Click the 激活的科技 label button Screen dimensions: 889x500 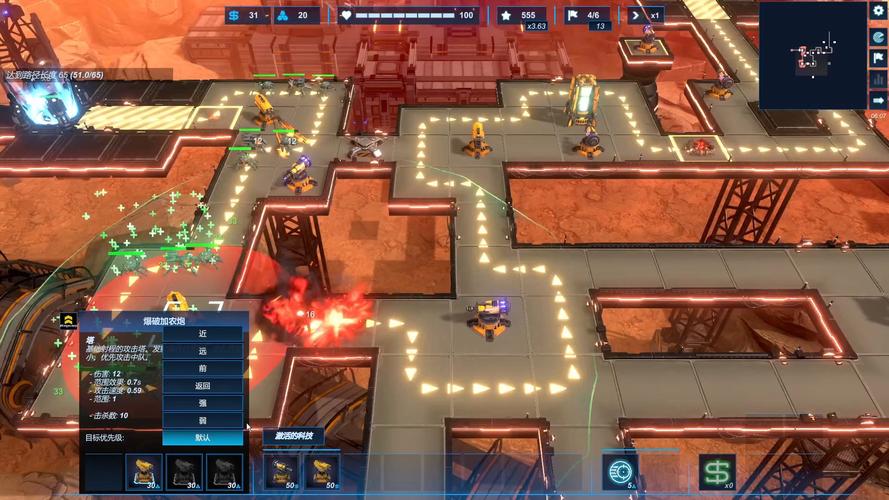pyautogui.click(x=294, y=436)
